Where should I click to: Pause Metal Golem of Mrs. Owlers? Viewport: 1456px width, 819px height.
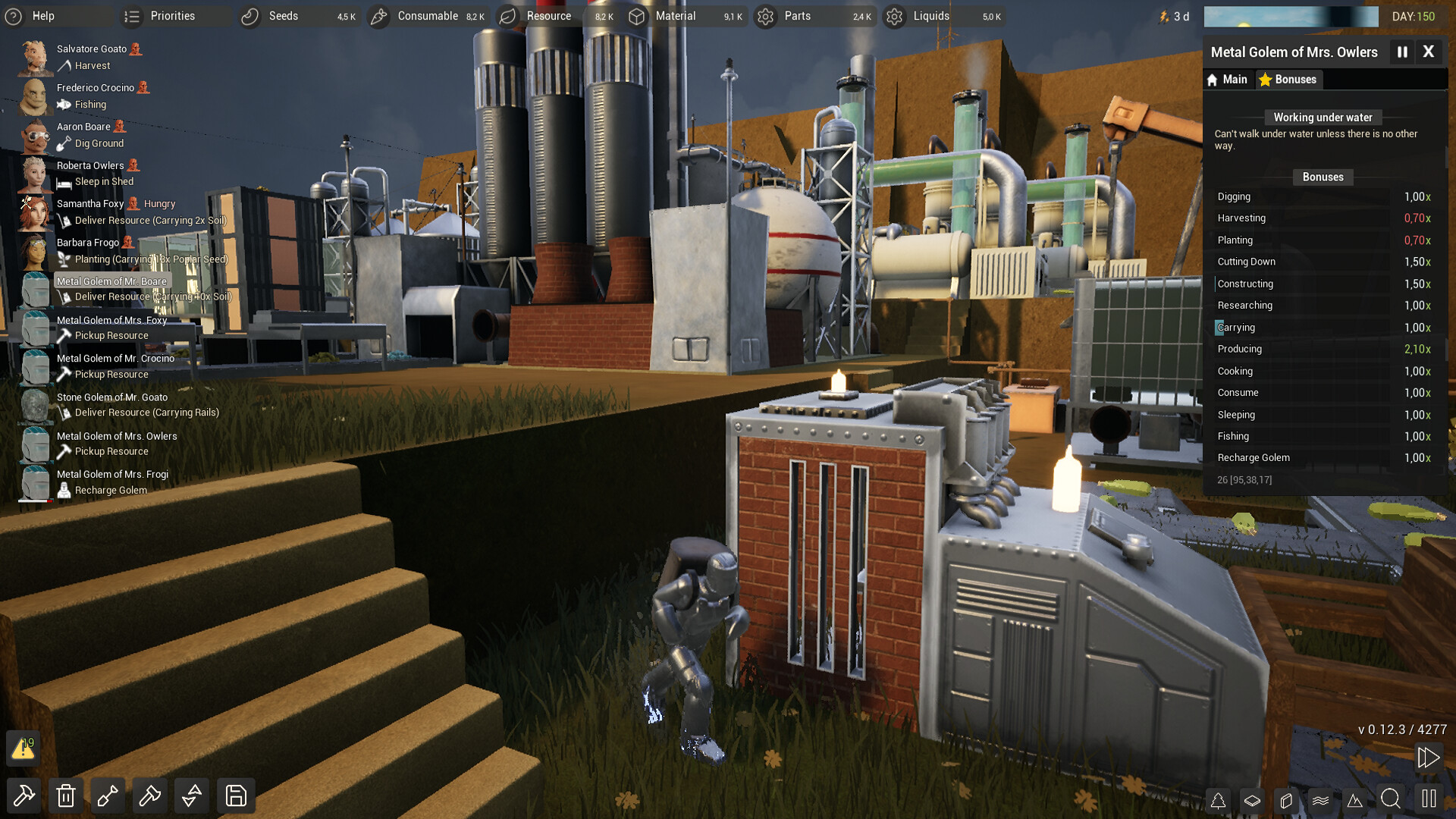pos(1402,52)
